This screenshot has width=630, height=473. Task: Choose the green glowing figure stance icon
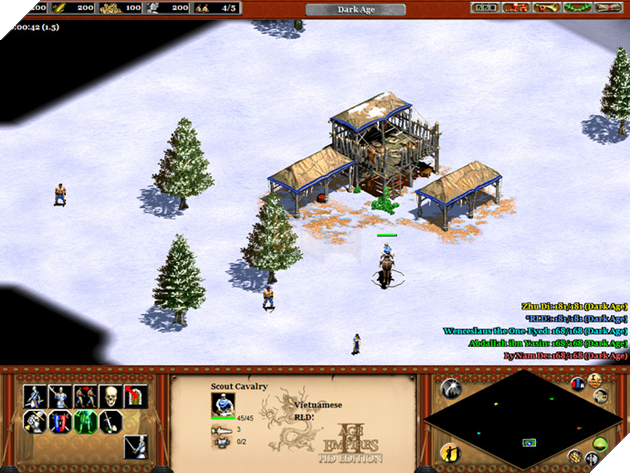(85, 421)
